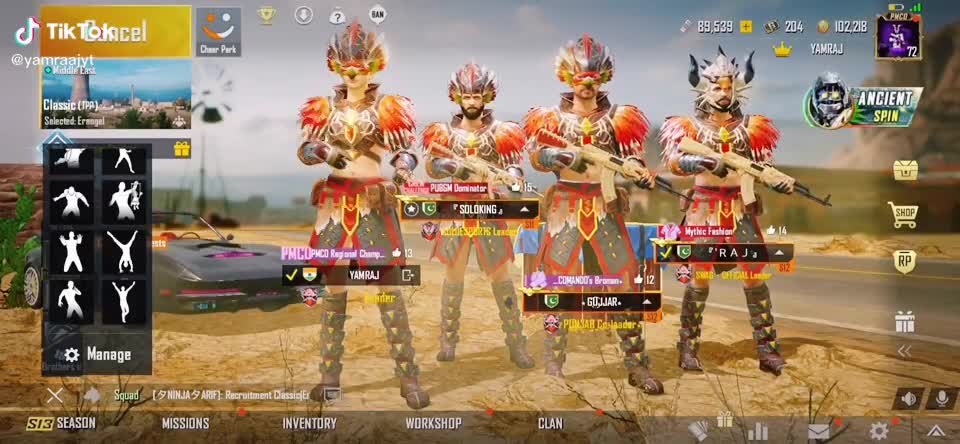The height and width of the screenshot is (444, 960).
Task: Check the mail envelope icon
Action: (819, 431)
